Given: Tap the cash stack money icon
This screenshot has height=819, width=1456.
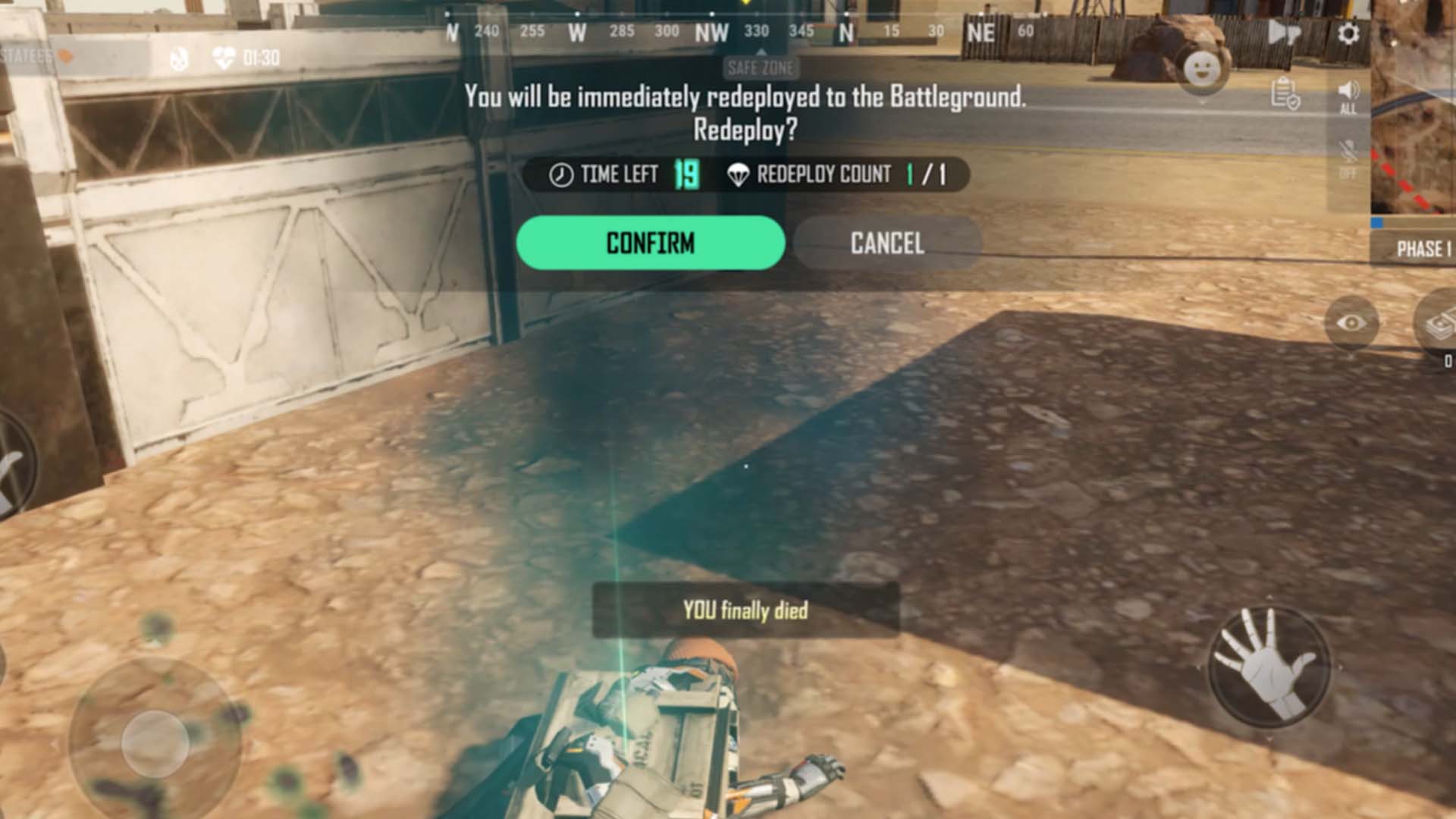Looking at the screenshot, I should coord(1439,326).
